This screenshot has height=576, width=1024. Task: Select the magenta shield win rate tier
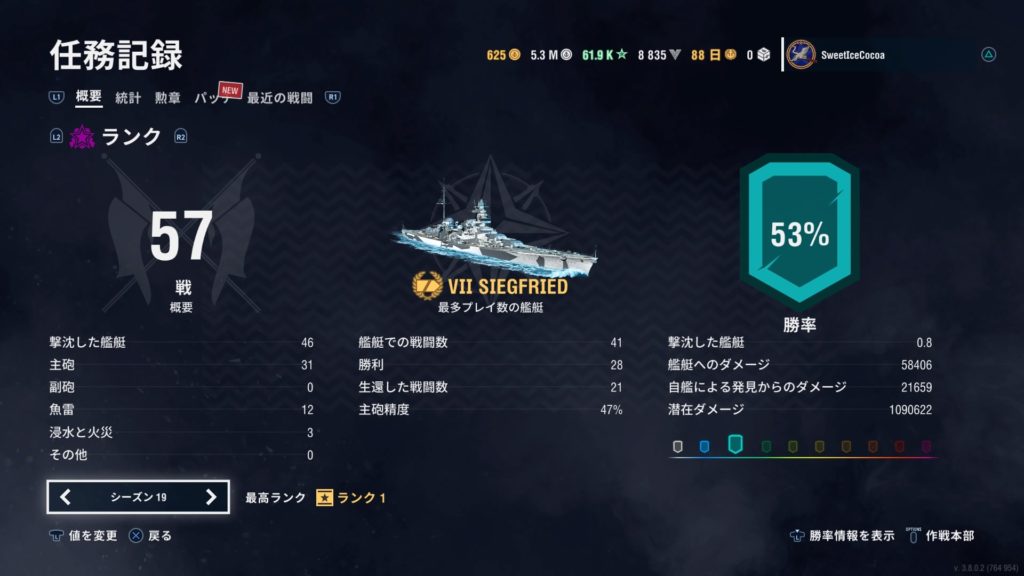click(x=926, y=446)
